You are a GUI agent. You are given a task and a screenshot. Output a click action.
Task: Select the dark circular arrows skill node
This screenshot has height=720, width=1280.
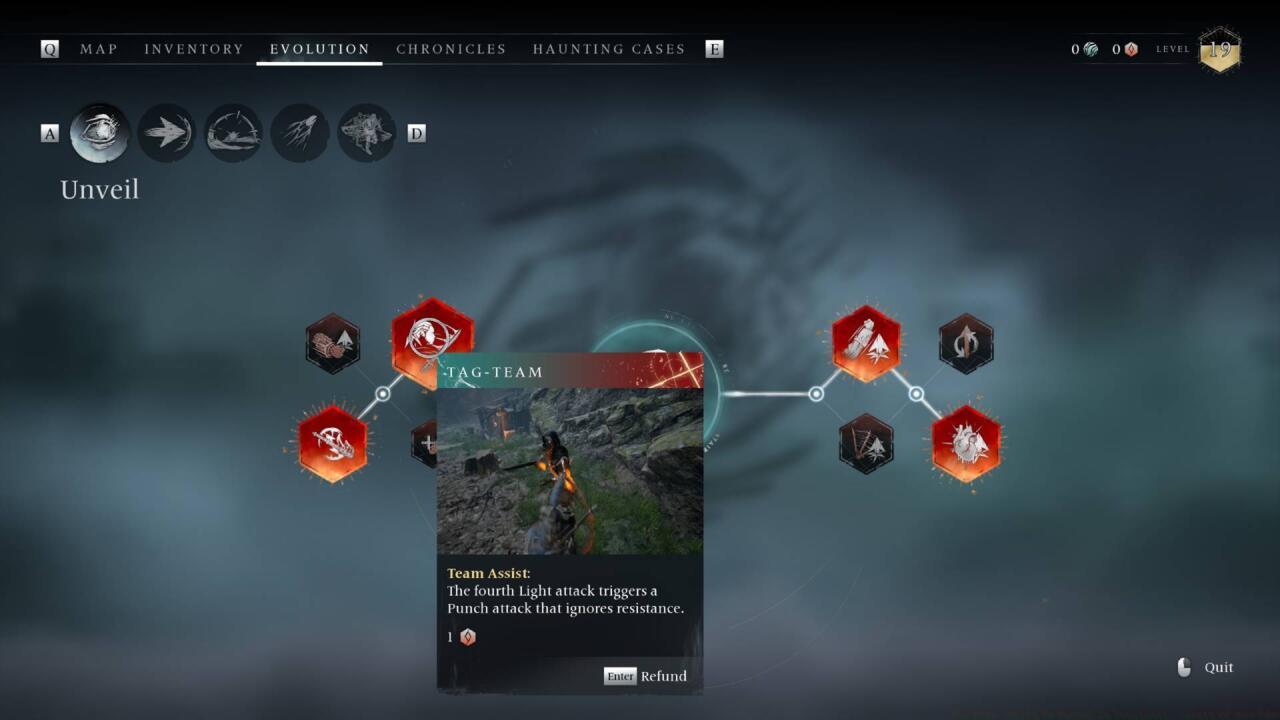coord(966,344)
